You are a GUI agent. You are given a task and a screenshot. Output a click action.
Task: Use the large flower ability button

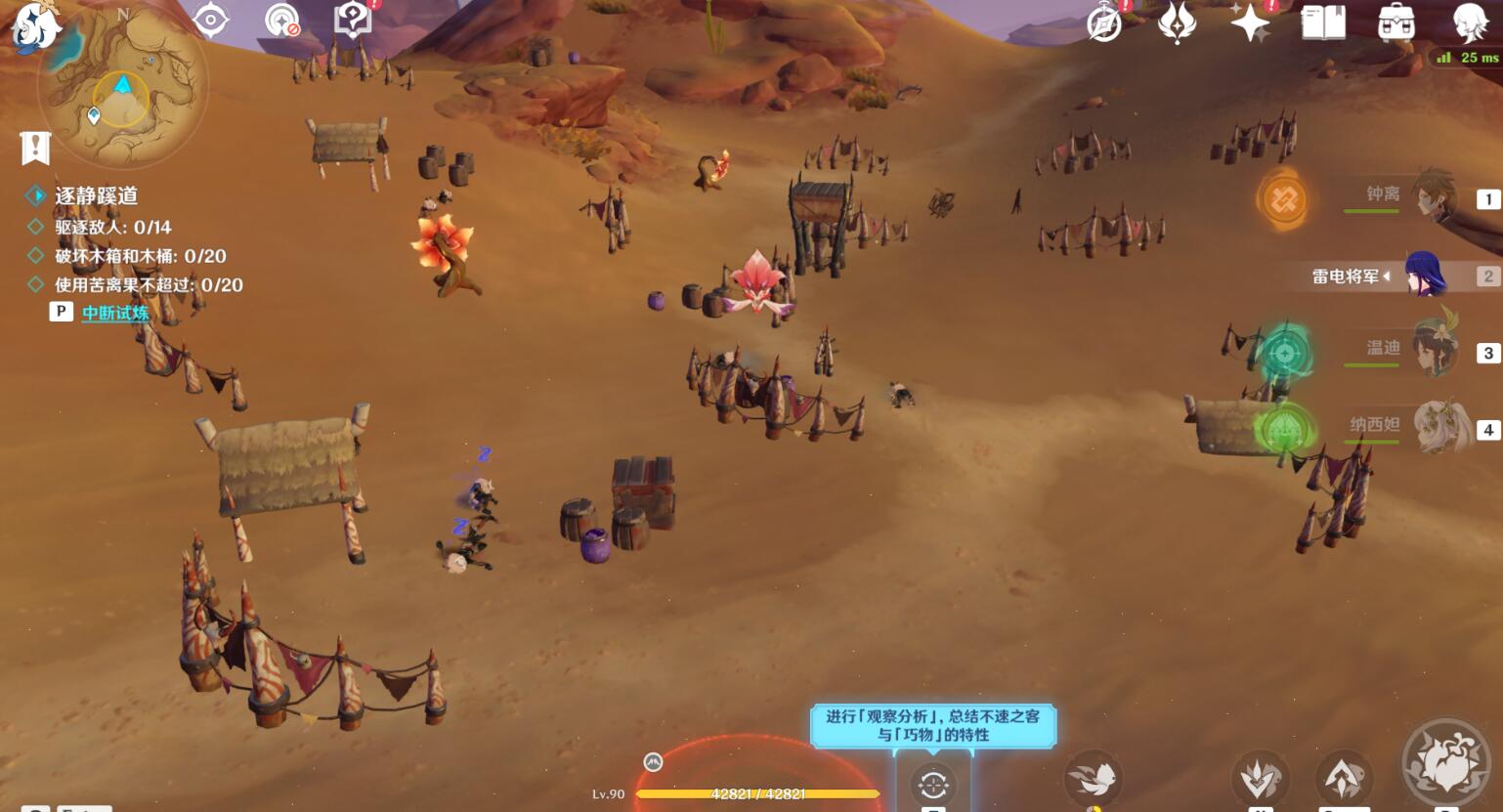(1446, 764)
